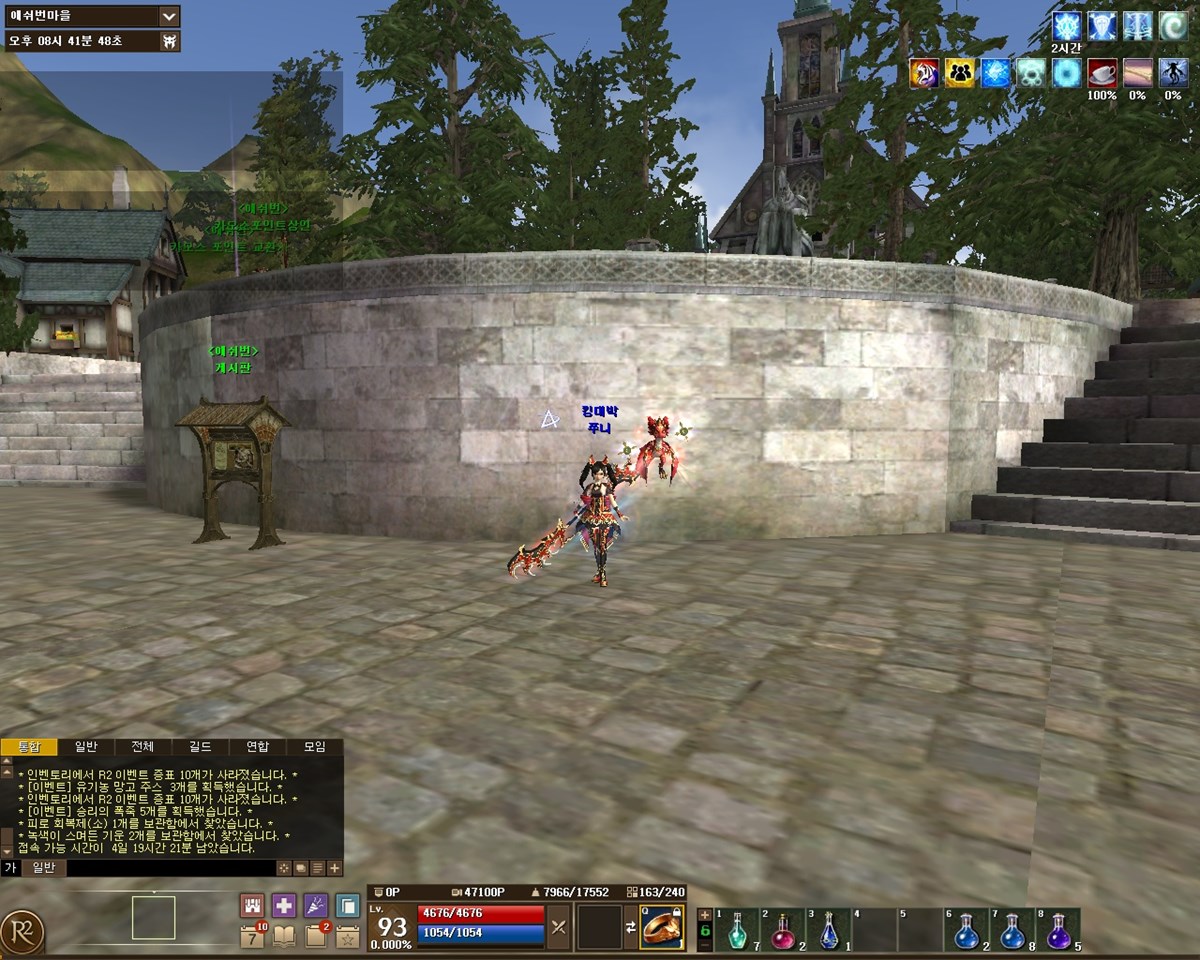Click the purple plus cross icon
The image size is (1200, 960).
pos(284,905)
